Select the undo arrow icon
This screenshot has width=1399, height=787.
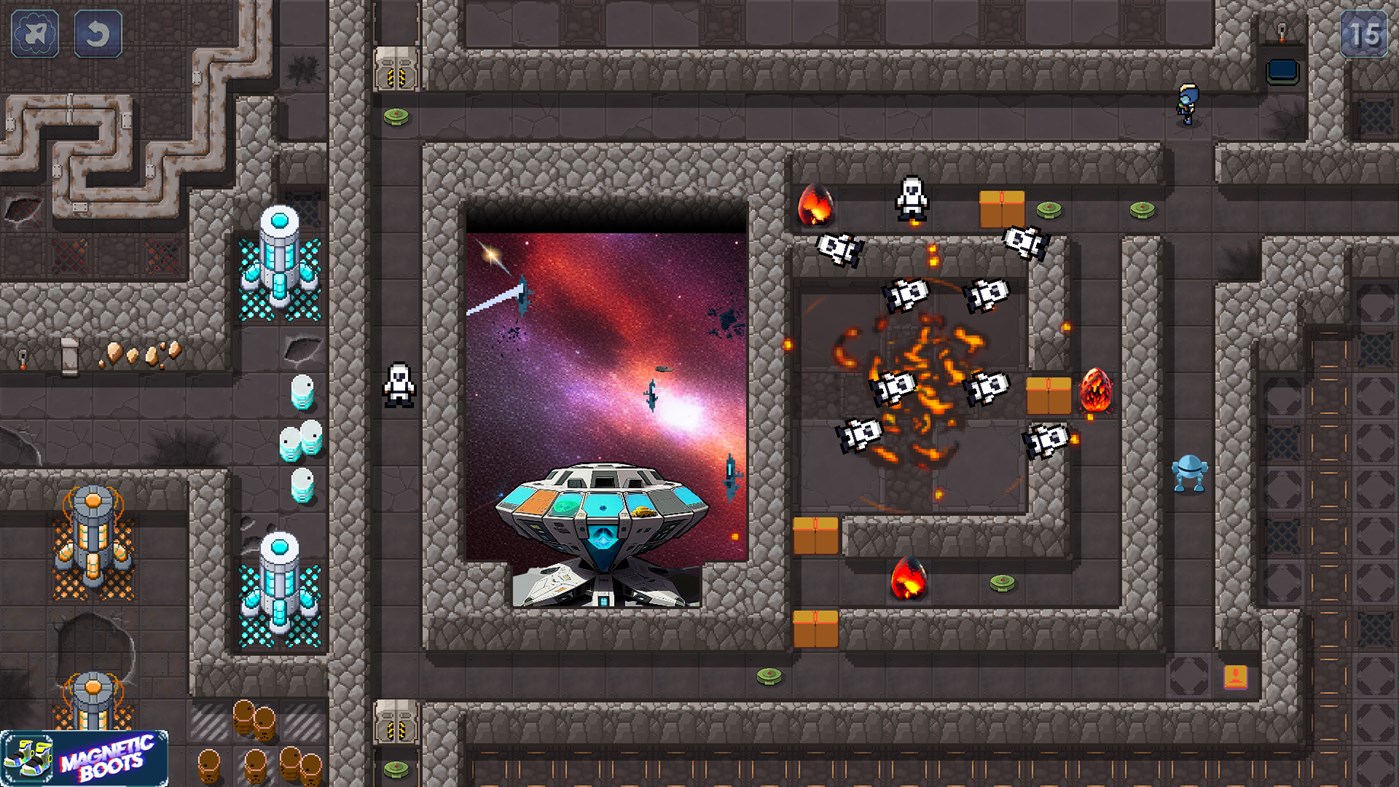(97, 32)
